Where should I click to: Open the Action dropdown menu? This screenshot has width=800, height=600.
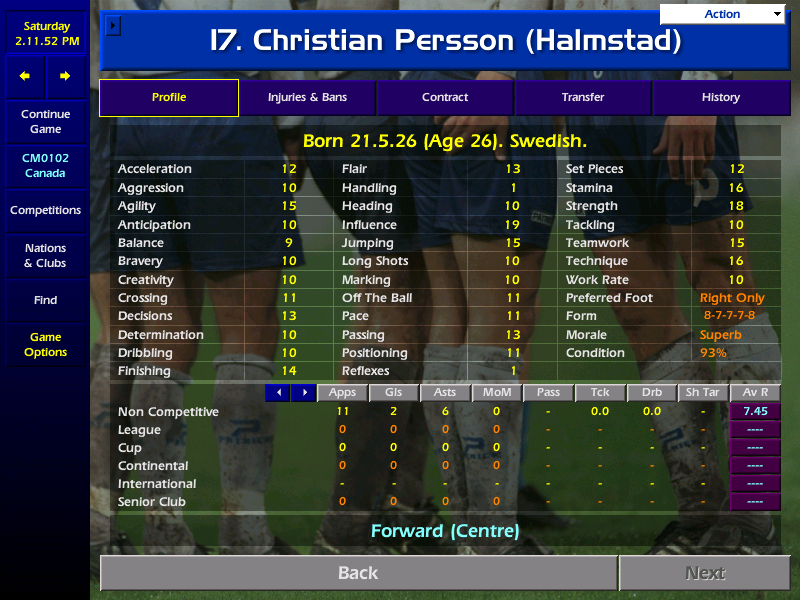(722, 14)
